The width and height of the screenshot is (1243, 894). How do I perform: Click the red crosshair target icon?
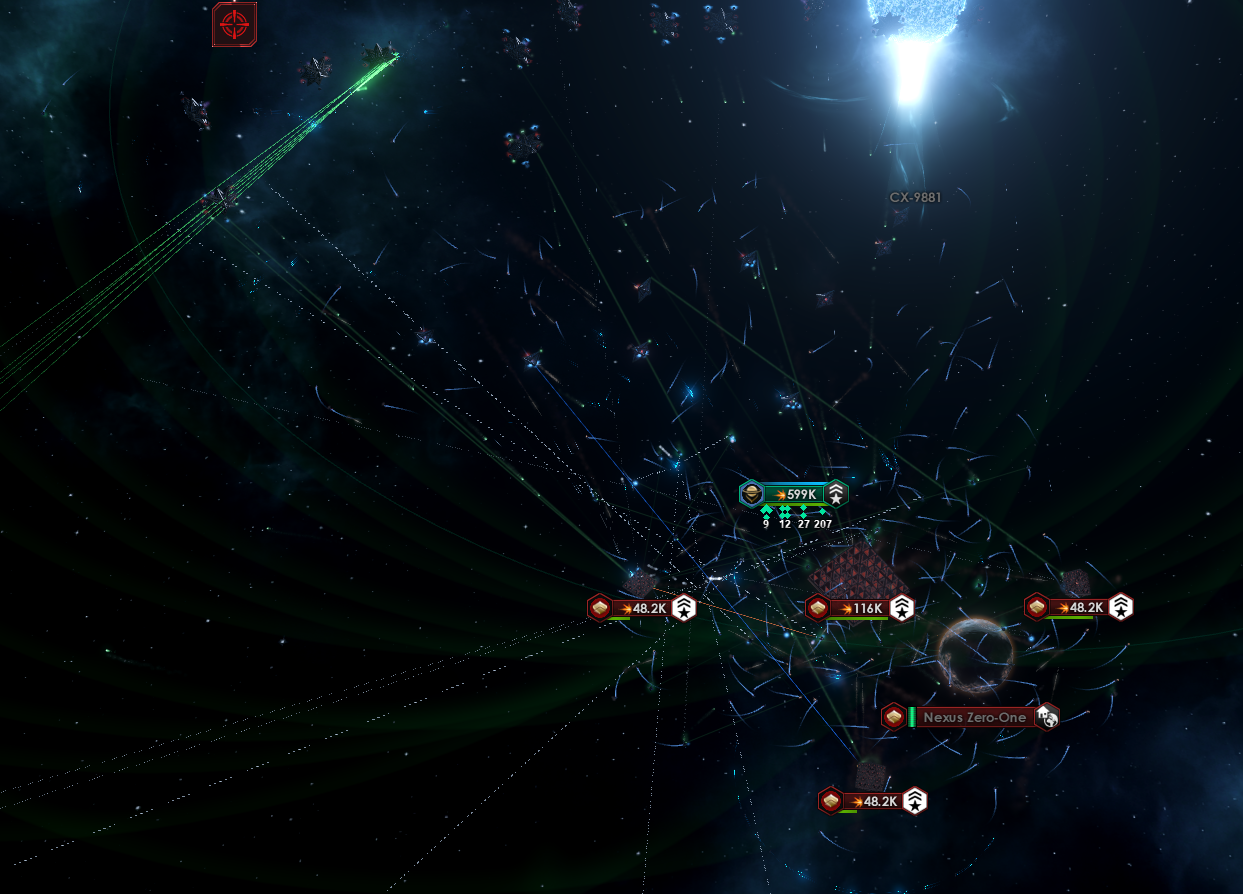234,24
